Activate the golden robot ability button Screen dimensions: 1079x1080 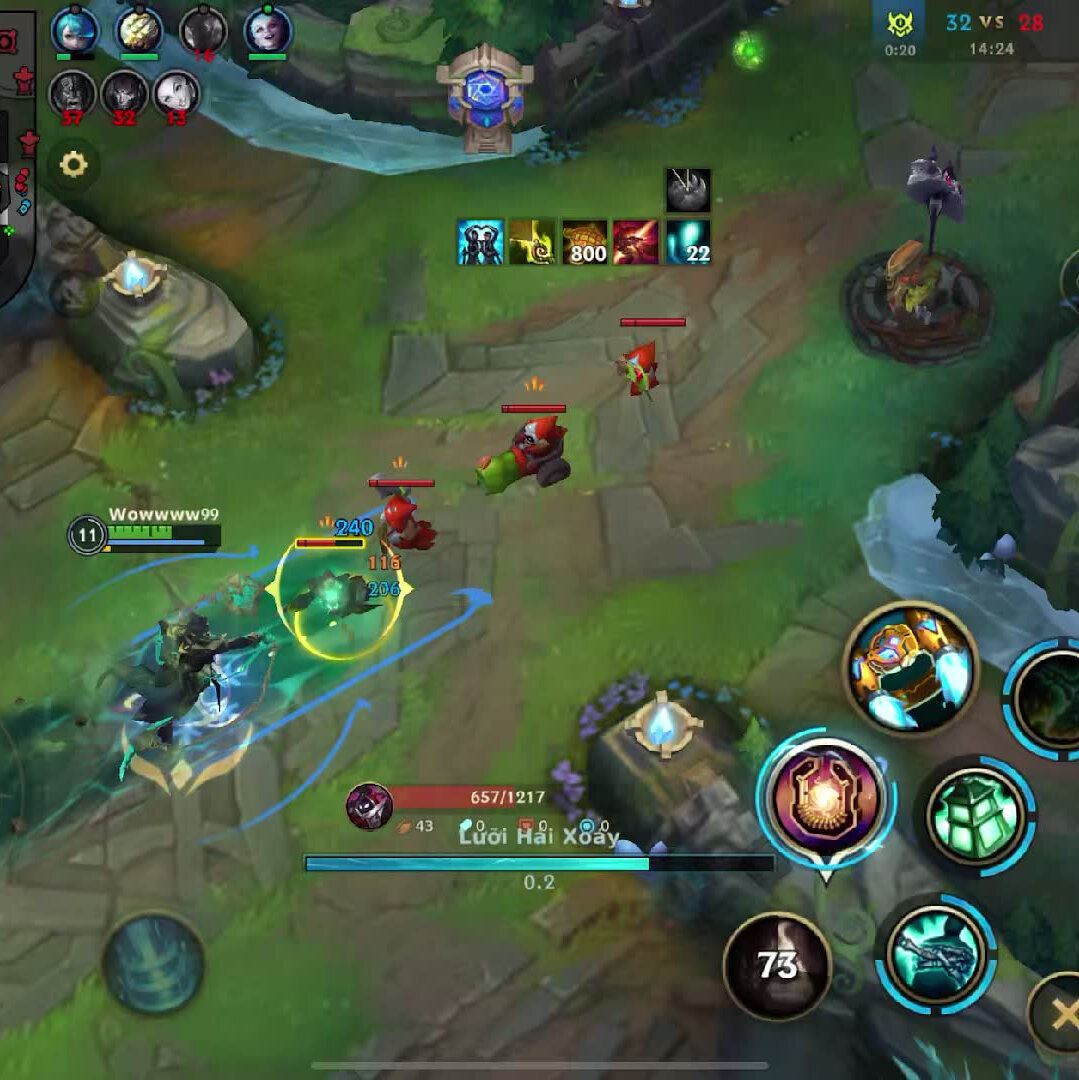(910, 668)
